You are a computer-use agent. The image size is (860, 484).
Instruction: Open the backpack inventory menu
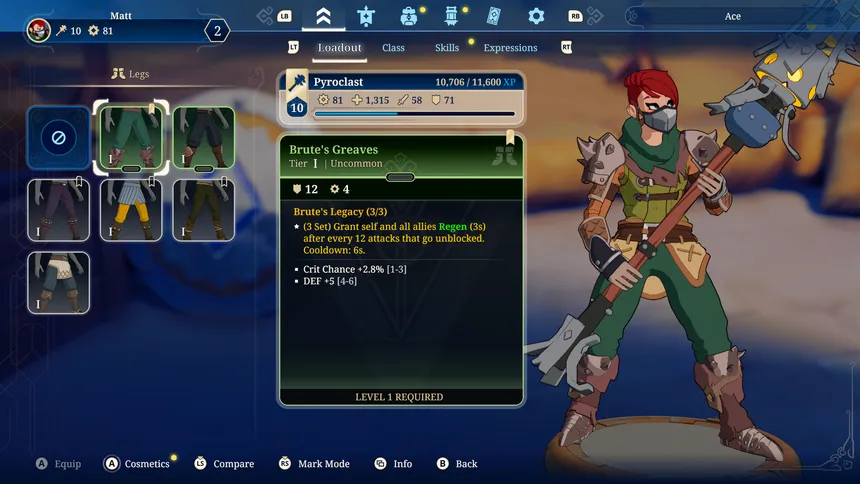pos(408,16)
